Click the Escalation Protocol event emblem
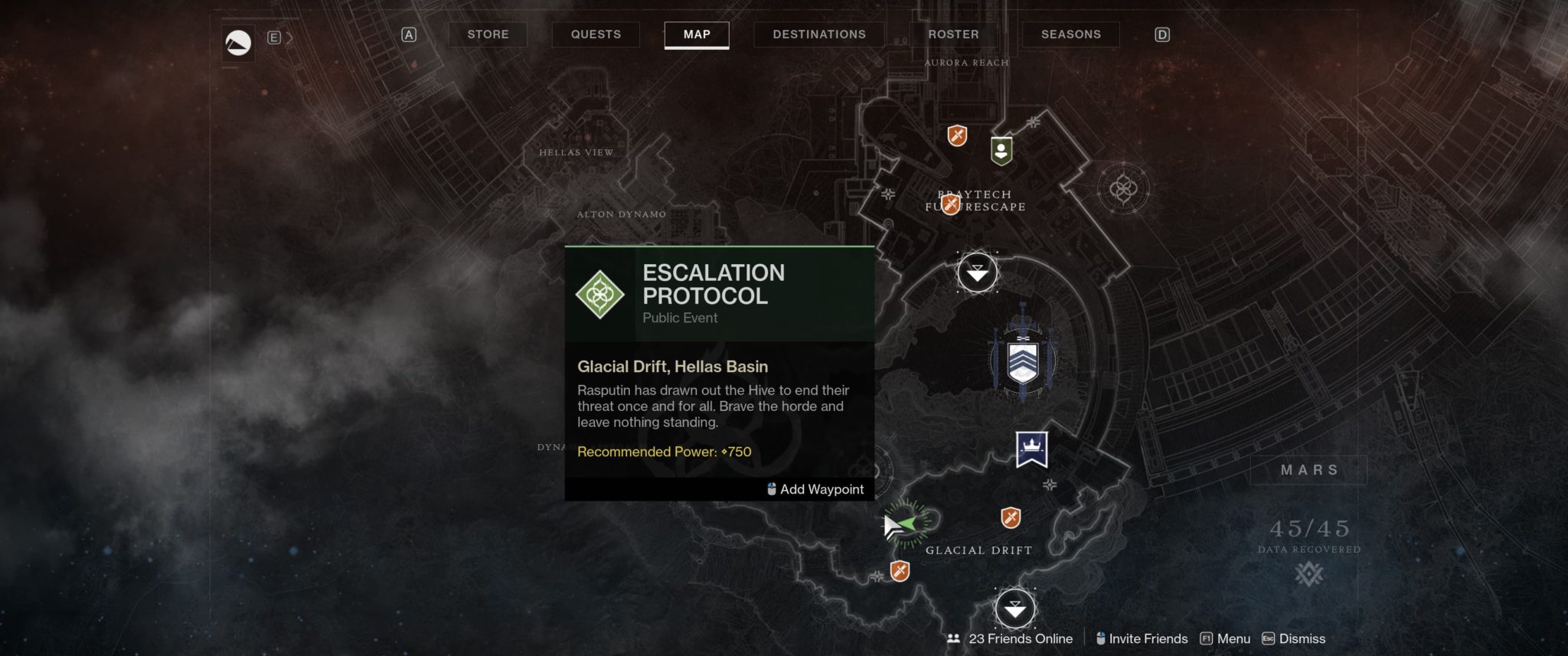The image size is (1568, 656). 600,293
